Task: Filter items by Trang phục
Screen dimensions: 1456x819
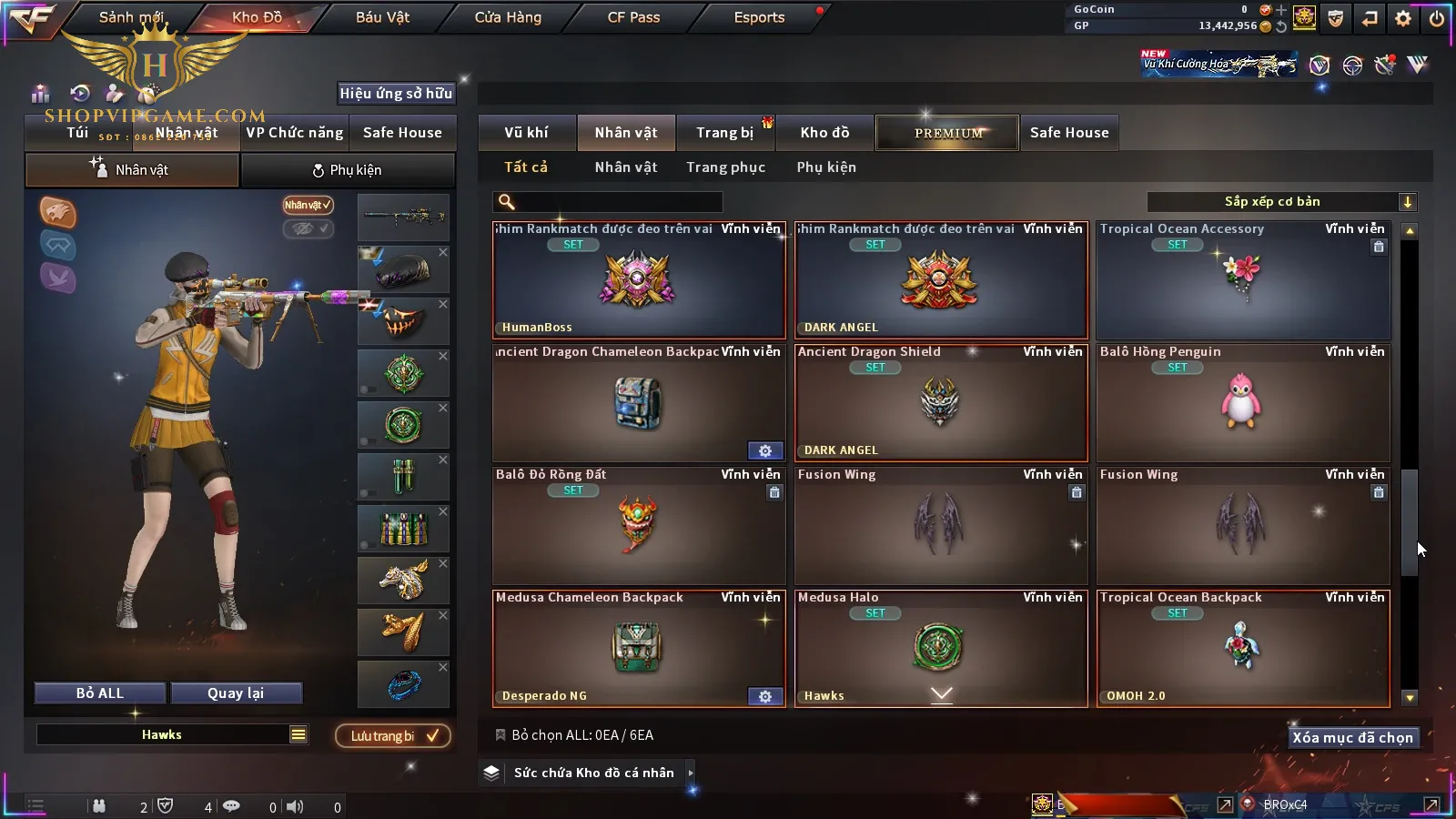Action: tap(725, 167)
